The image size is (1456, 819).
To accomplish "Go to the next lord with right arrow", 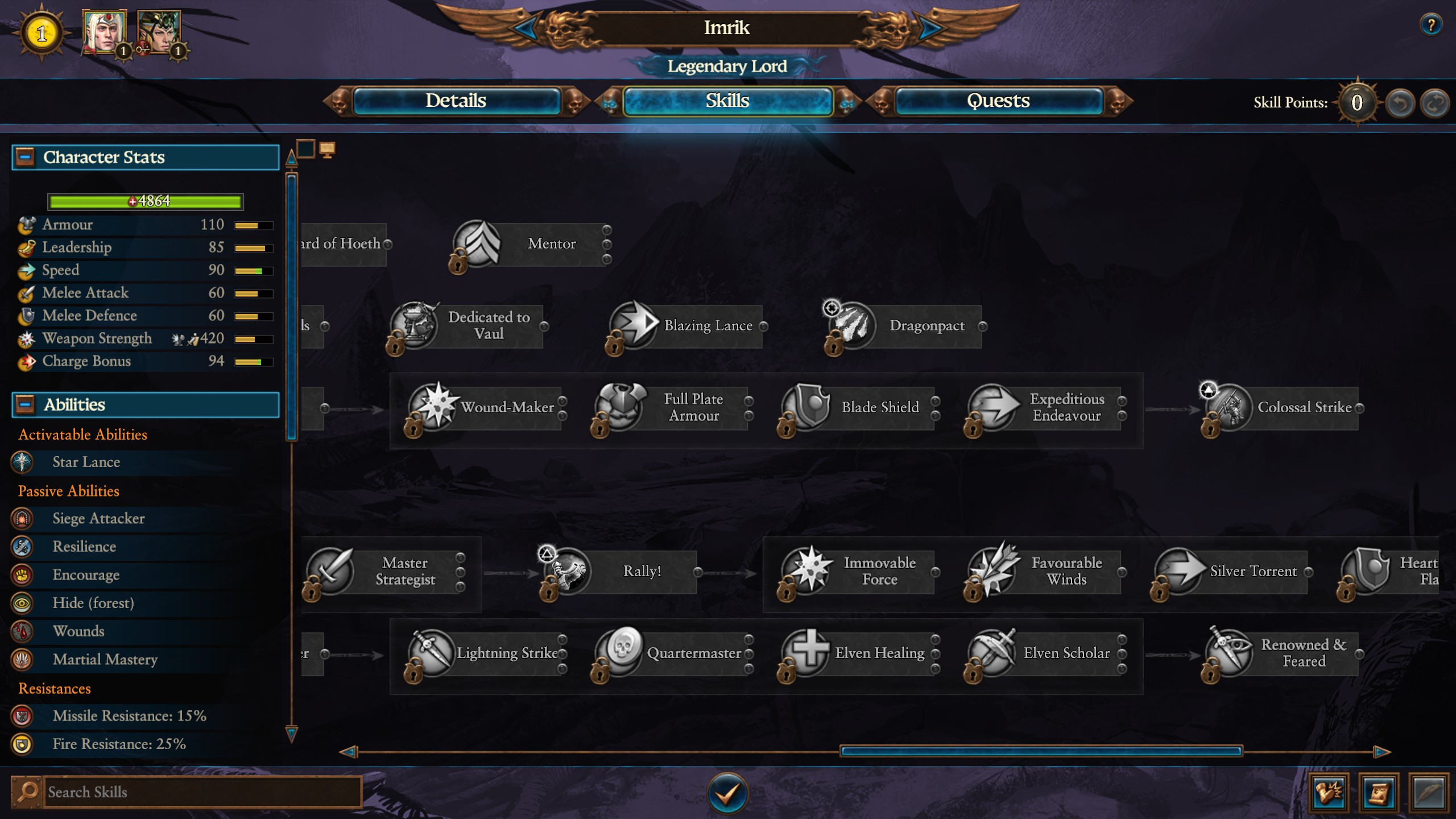I will click(929, 28).
